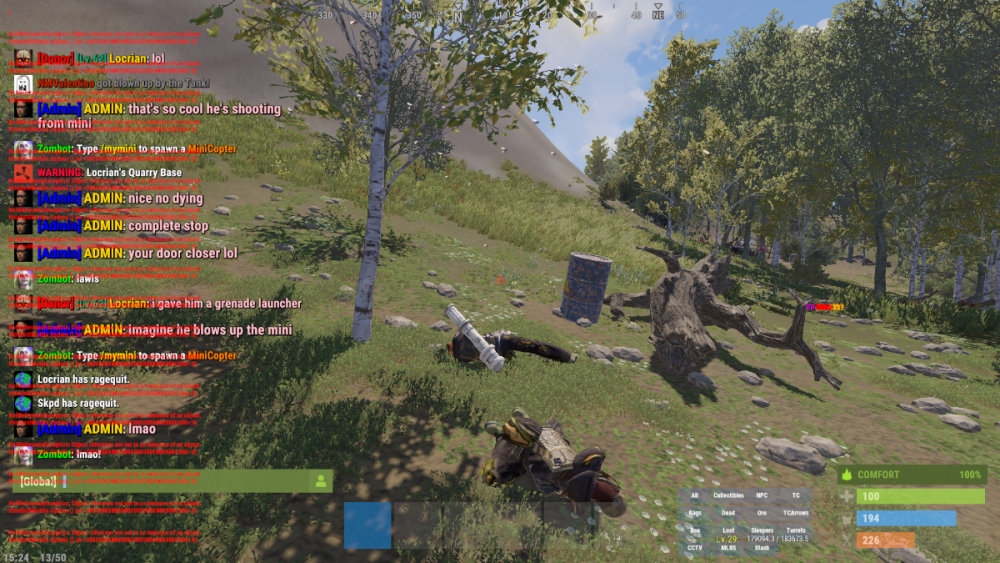The width and height of the screenshot is (1000, 563).
Task: Show Sleepers with the filter button
Action: [762, 529]
